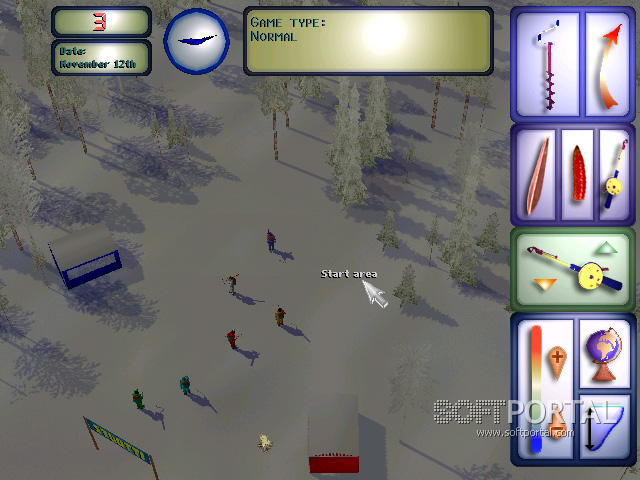Click the plus marker on the gradient gauge
The image size is (640, 480).
click(558, 356)
